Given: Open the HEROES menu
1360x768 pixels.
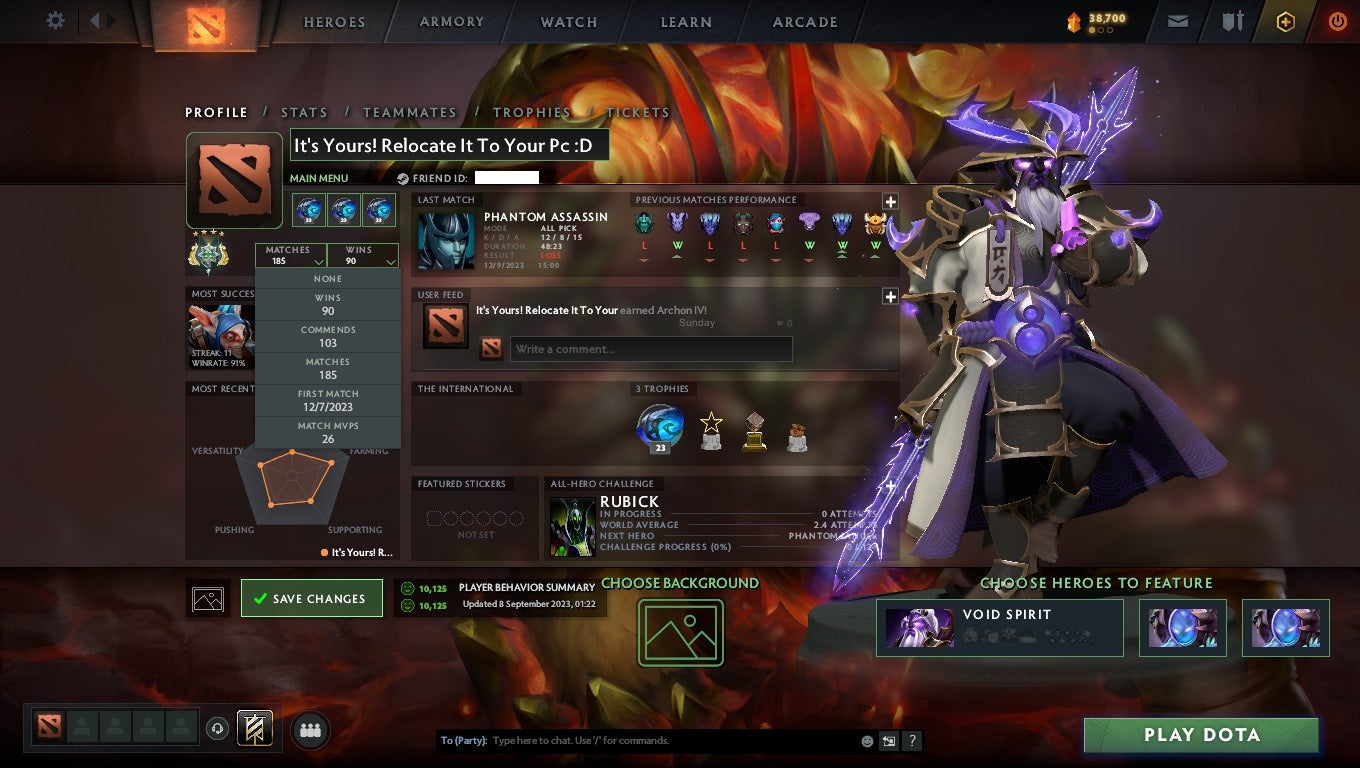Looking at the screenshot, I should 333,21.
